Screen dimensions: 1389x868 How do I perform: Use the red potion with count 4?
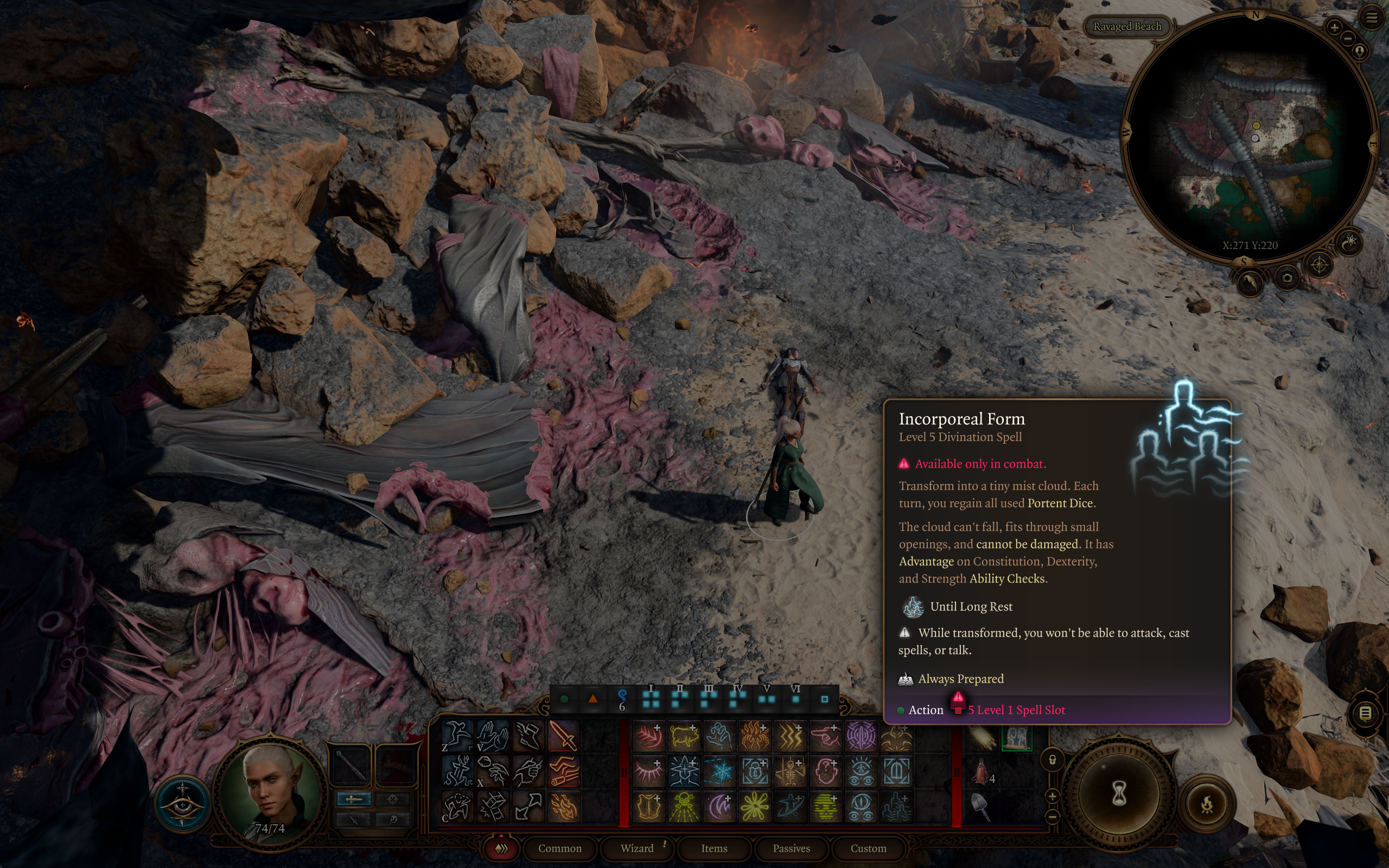pyautogui.click(x=981, y=771)
